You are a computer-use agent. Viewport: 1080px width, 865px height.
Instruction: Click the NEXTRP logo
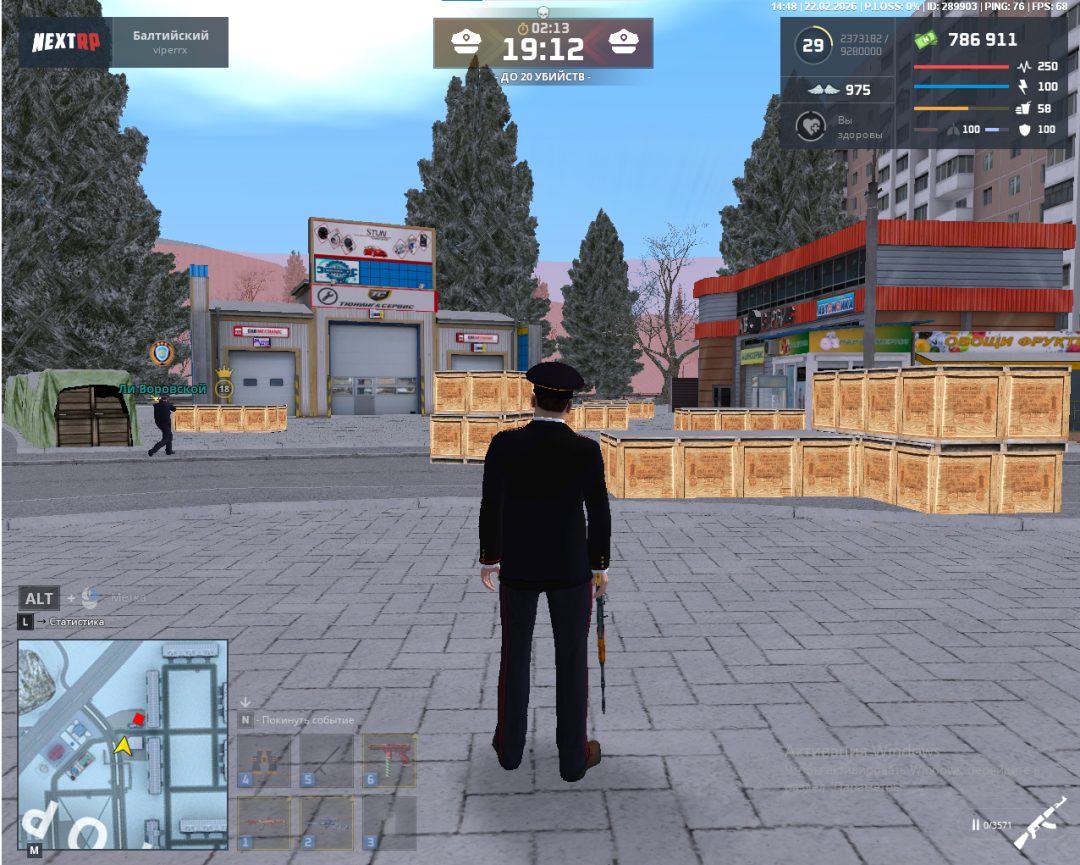[65, 43]
